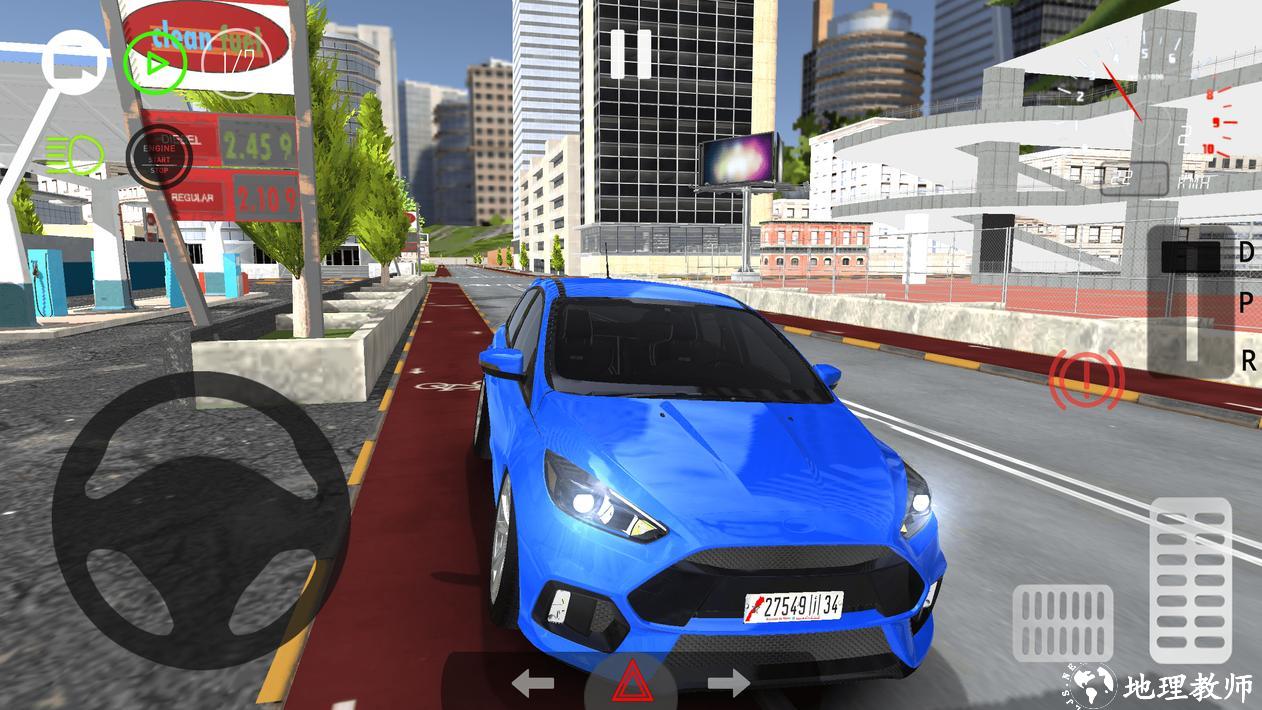Switch the camera view
This screenshot has height=710, width=1262.
pos(75,62)
